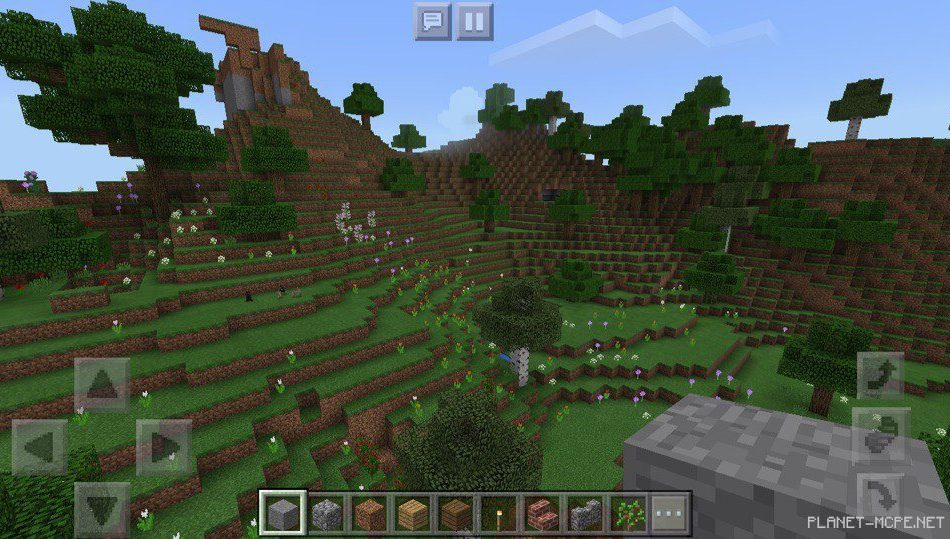Choose the torch in the hotbar
Viewport: 950px width, 539px height.
tap(498, 514)
